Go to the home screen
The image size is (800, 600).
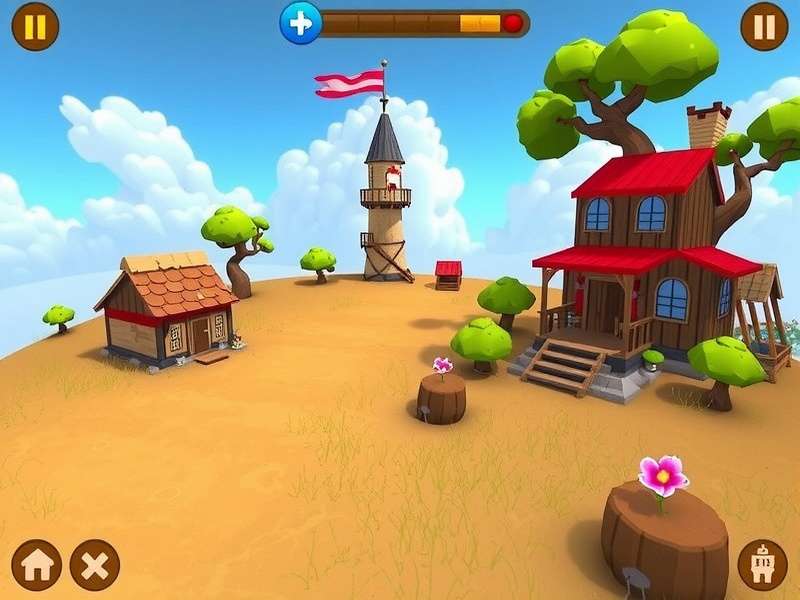(36, 565)
